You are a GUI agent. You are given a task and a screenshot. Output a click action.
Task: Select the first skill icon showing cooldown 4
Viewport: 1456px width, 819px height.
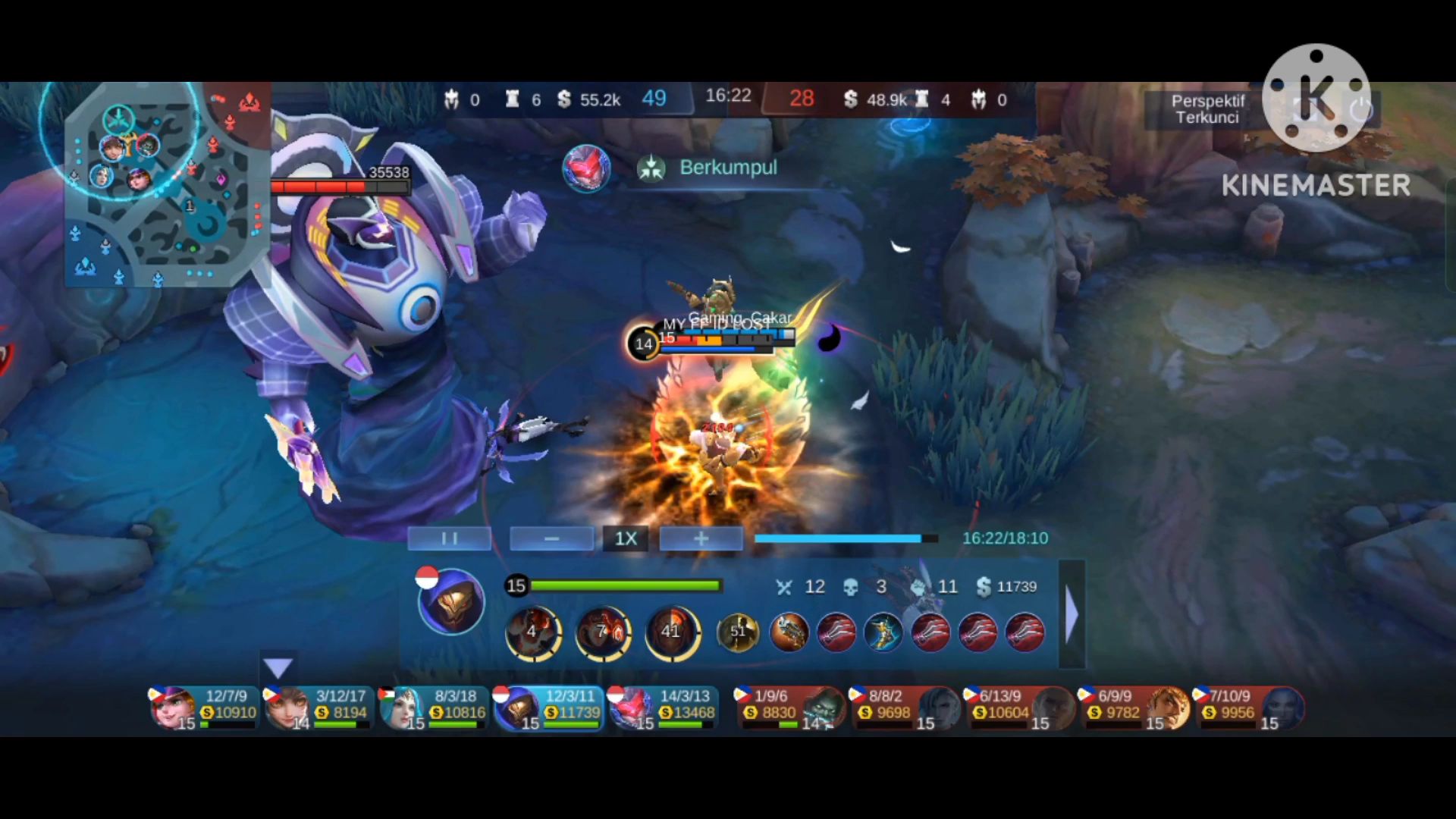pos(533,632)
